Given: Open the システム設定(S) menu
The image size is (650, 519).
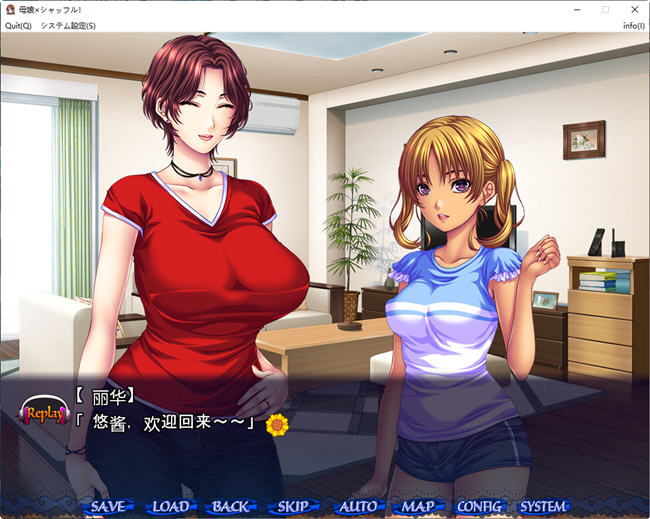Looking at the screenshot, I should pos(68,25).
